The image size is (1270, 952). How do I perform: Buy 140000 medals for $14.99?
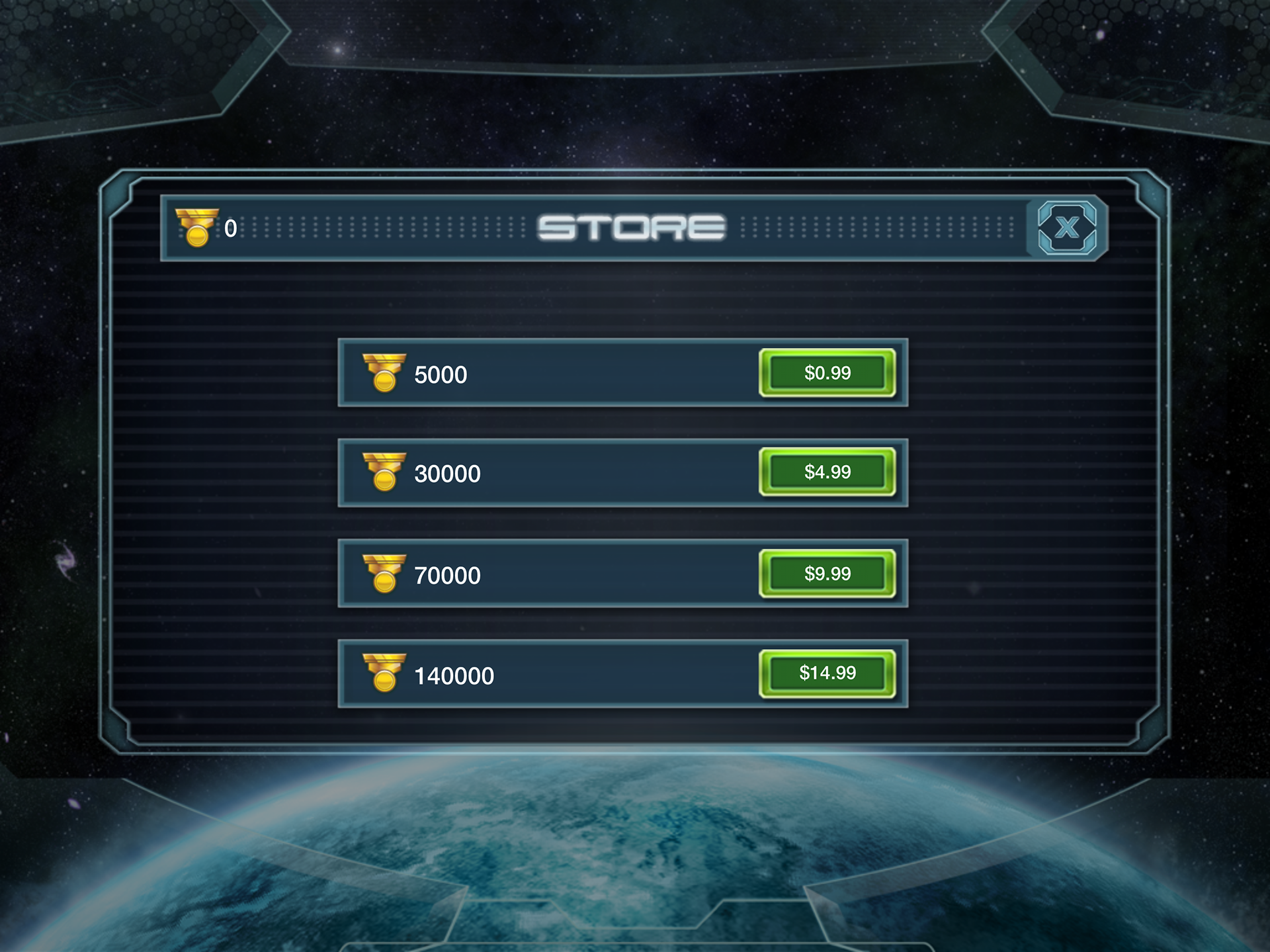coord(827,673)
